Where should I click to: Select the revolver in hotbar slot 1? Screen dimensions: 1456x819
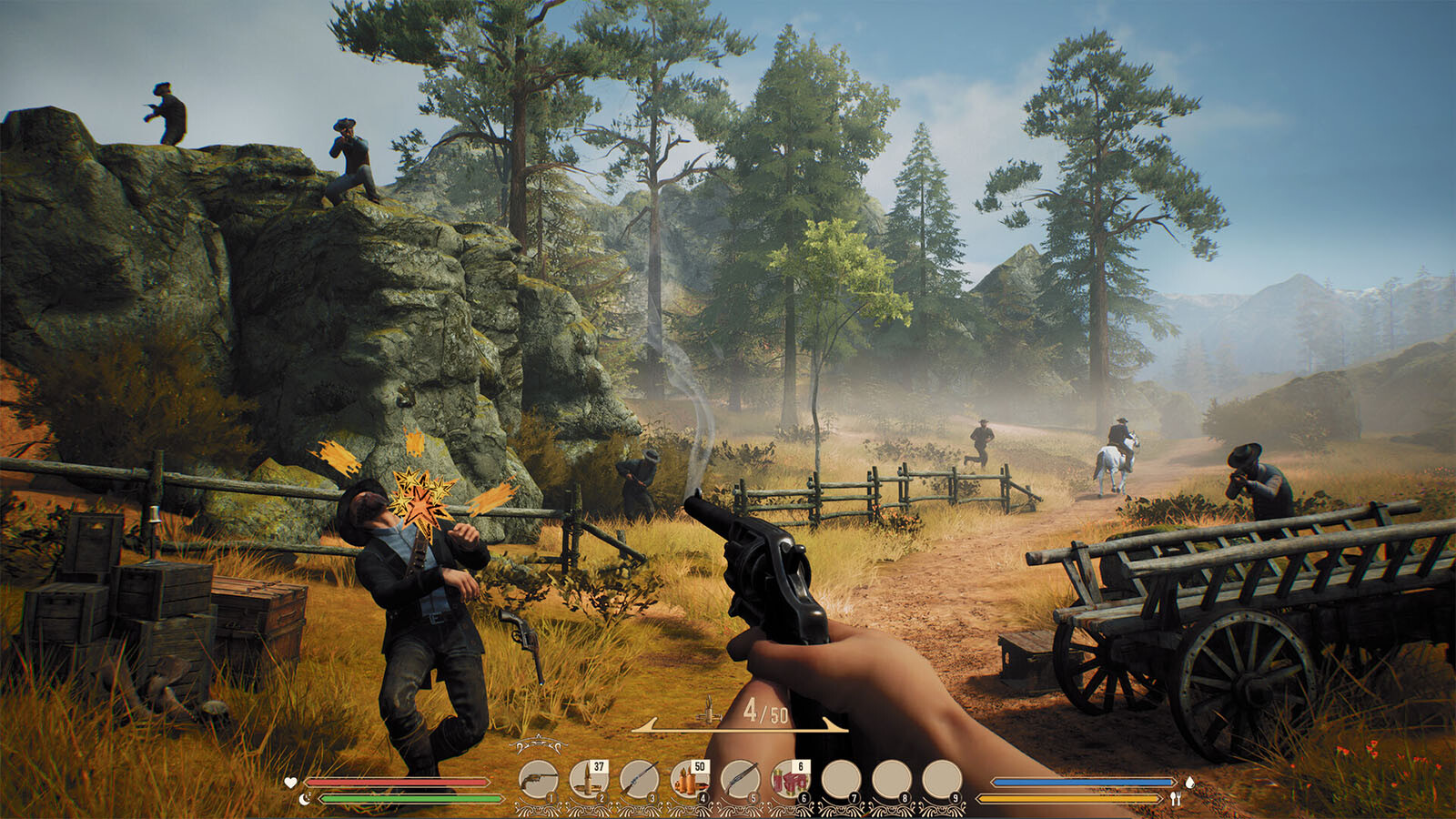[x=539, y=780]
